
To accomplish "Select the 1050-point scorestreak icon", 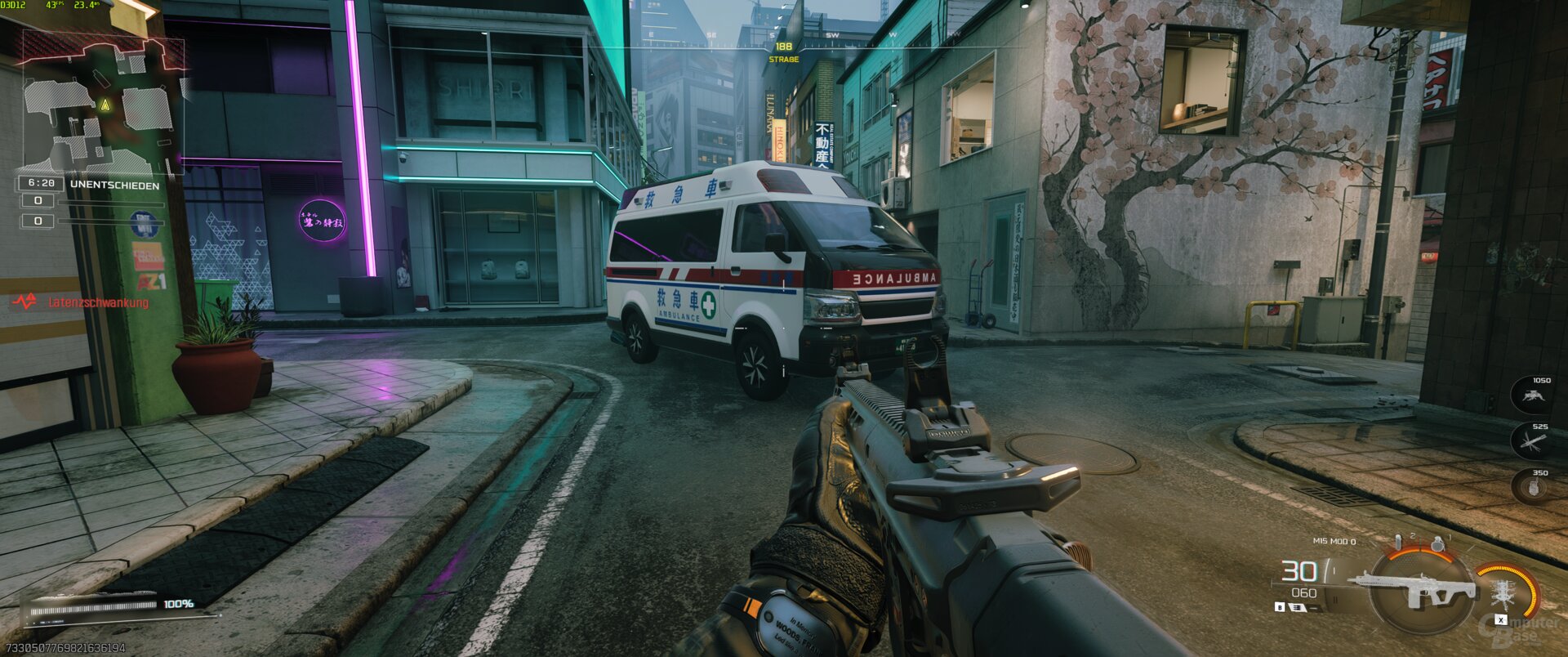I will 1532,396.
